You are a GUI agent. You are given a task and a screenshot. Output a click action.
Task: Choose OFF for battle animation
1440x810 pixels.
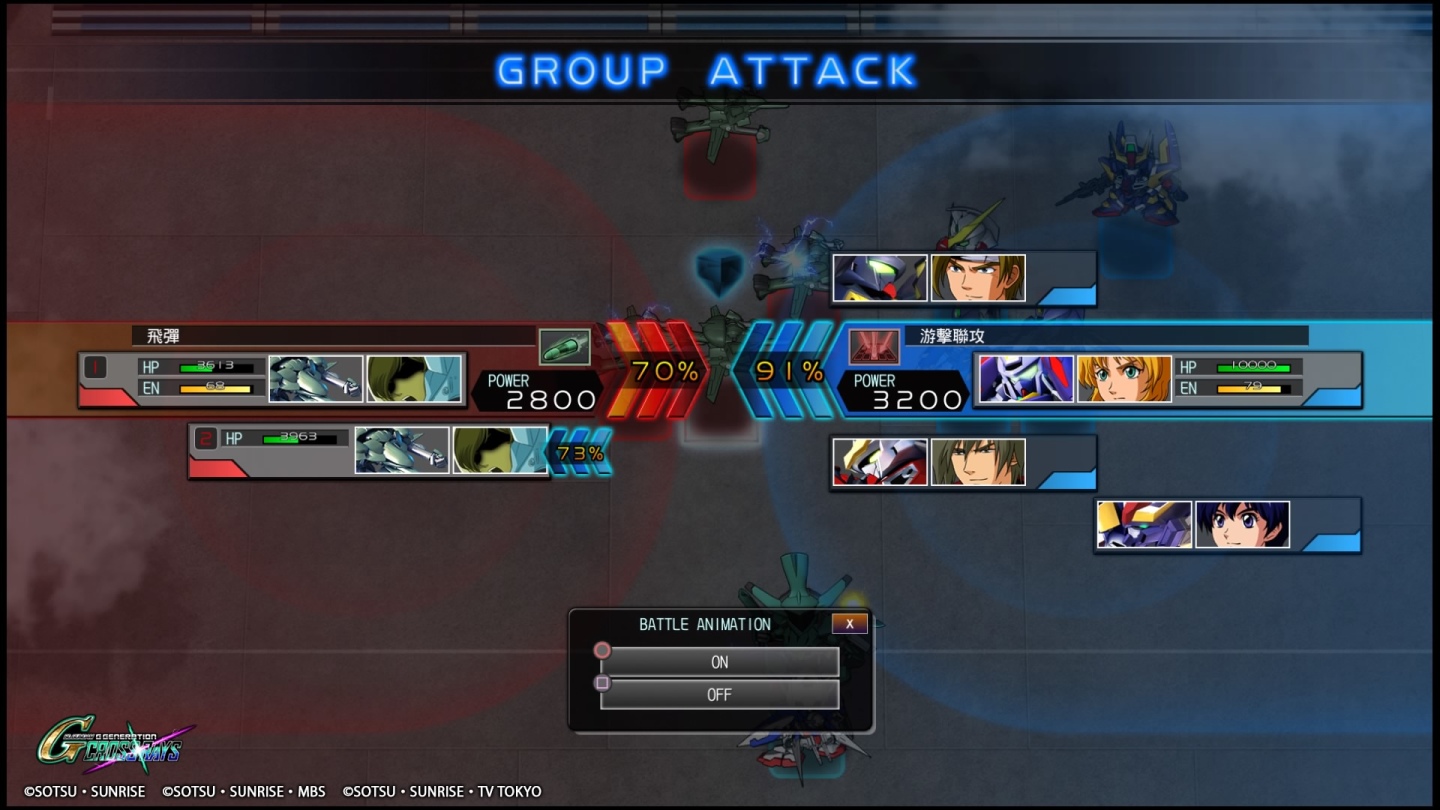coord(719,695)
